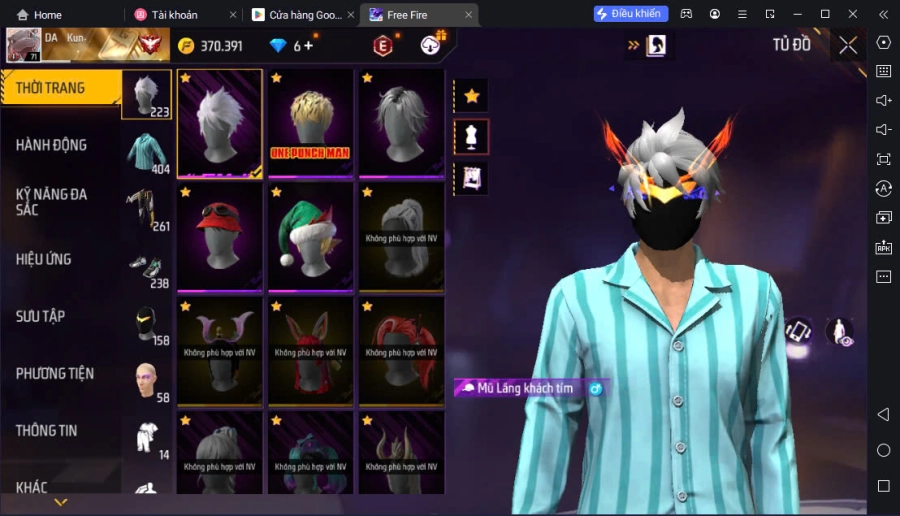The image size is (900, 516).
Task: Switch to the HÀNH ĐỘNG category
Action: pyautogui.click(x=51, y=145)
